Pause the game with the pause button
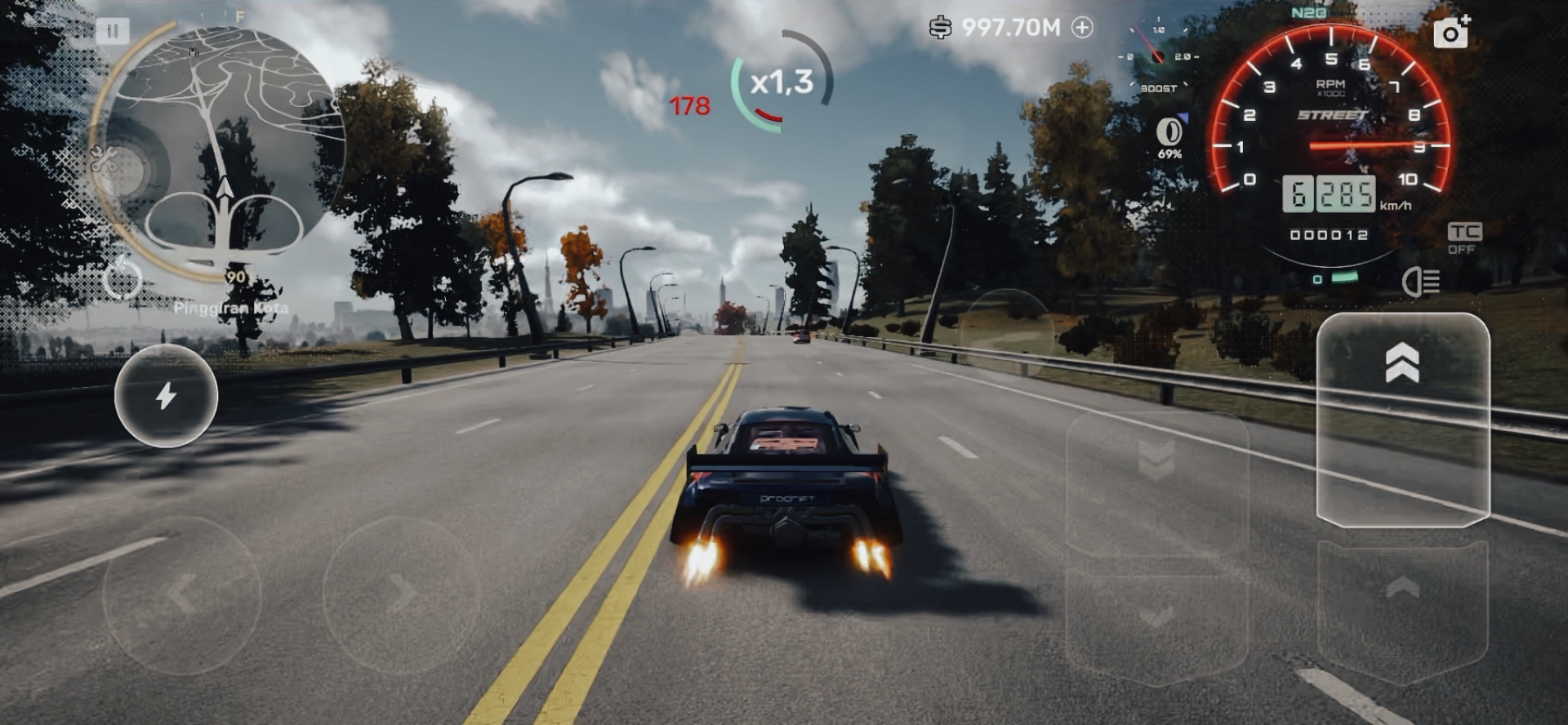The image size is (1568, 725). 113,32
